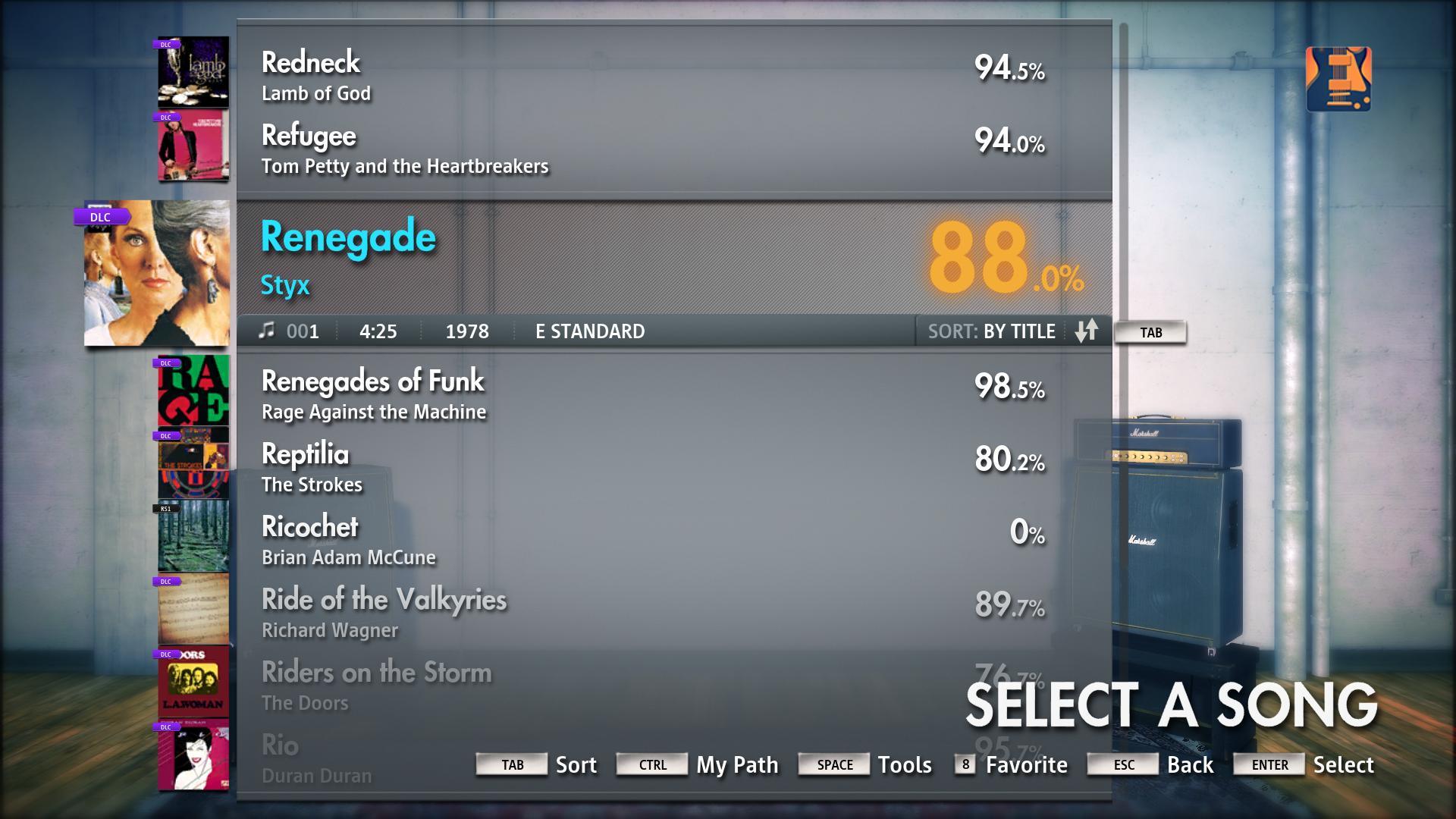The height and width of the screenshot is (819, 1456).
Task: Click the ENTER key icon next to Select
Action: pos(1269,764)
